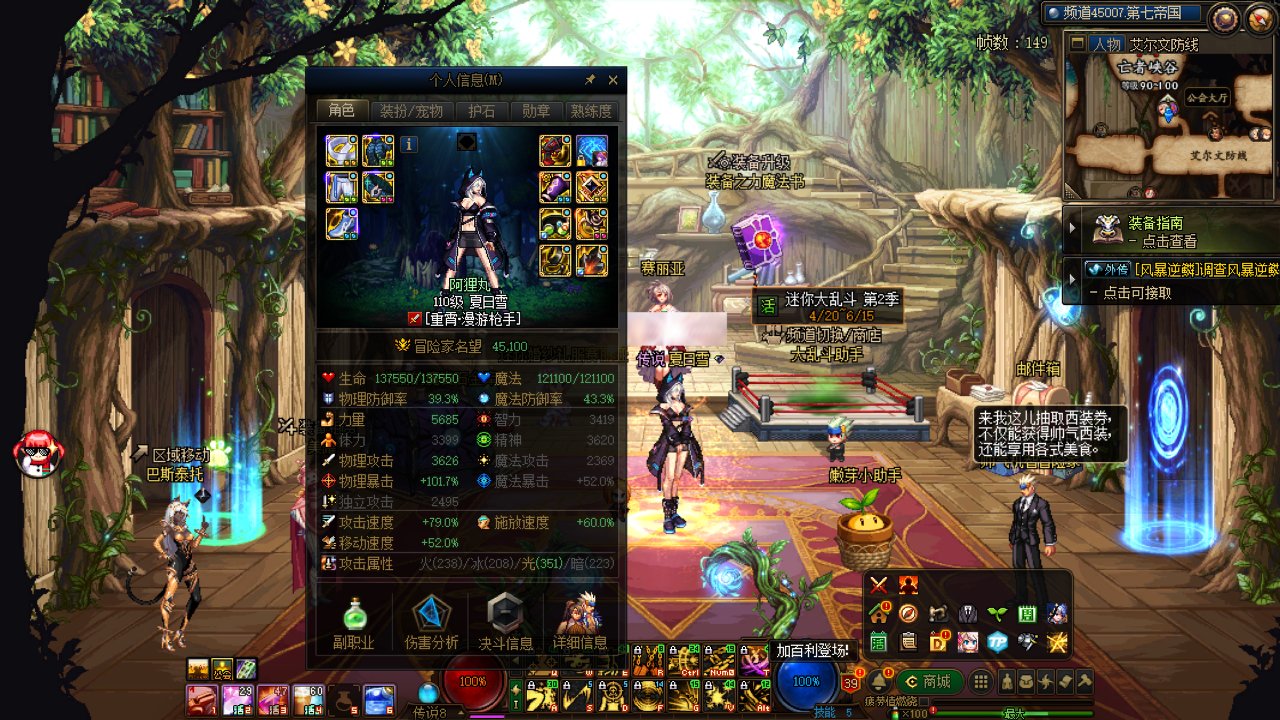This screenshot has height=720, width=1280.
Task: Click the notification bell icon
Action: [878, 682]
